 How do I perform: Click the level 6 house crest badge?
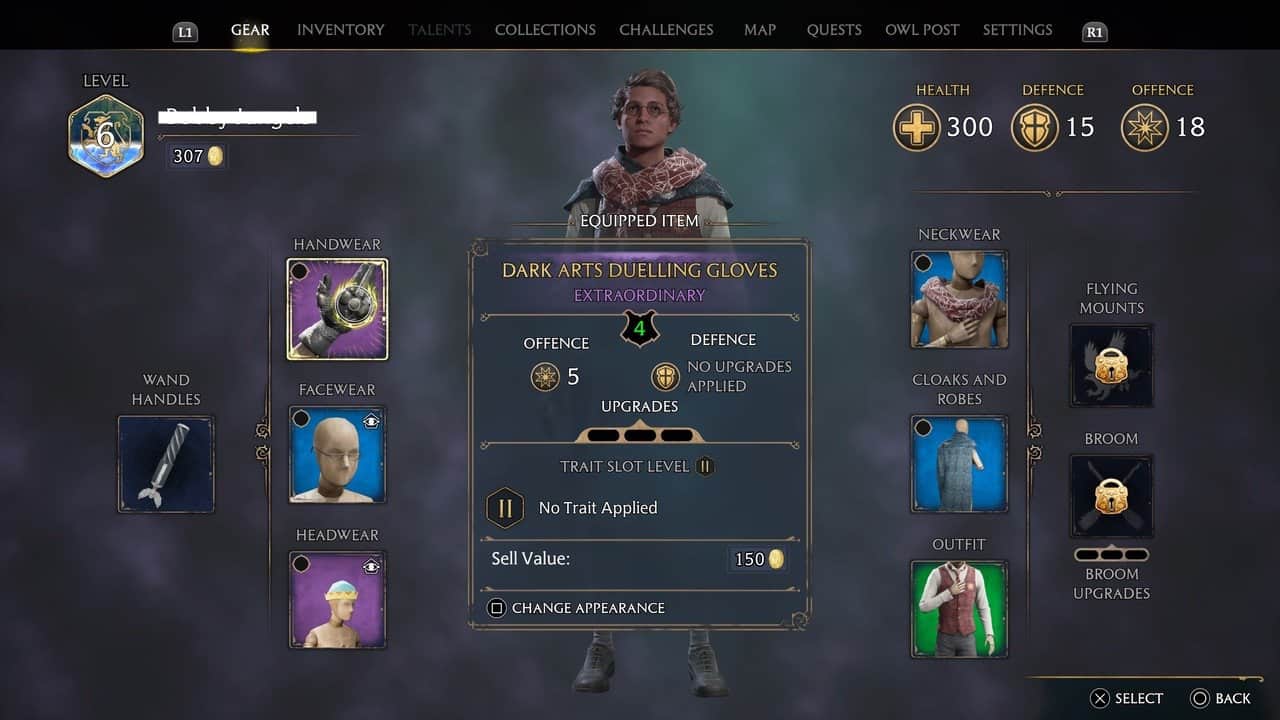tap(106, 136)
